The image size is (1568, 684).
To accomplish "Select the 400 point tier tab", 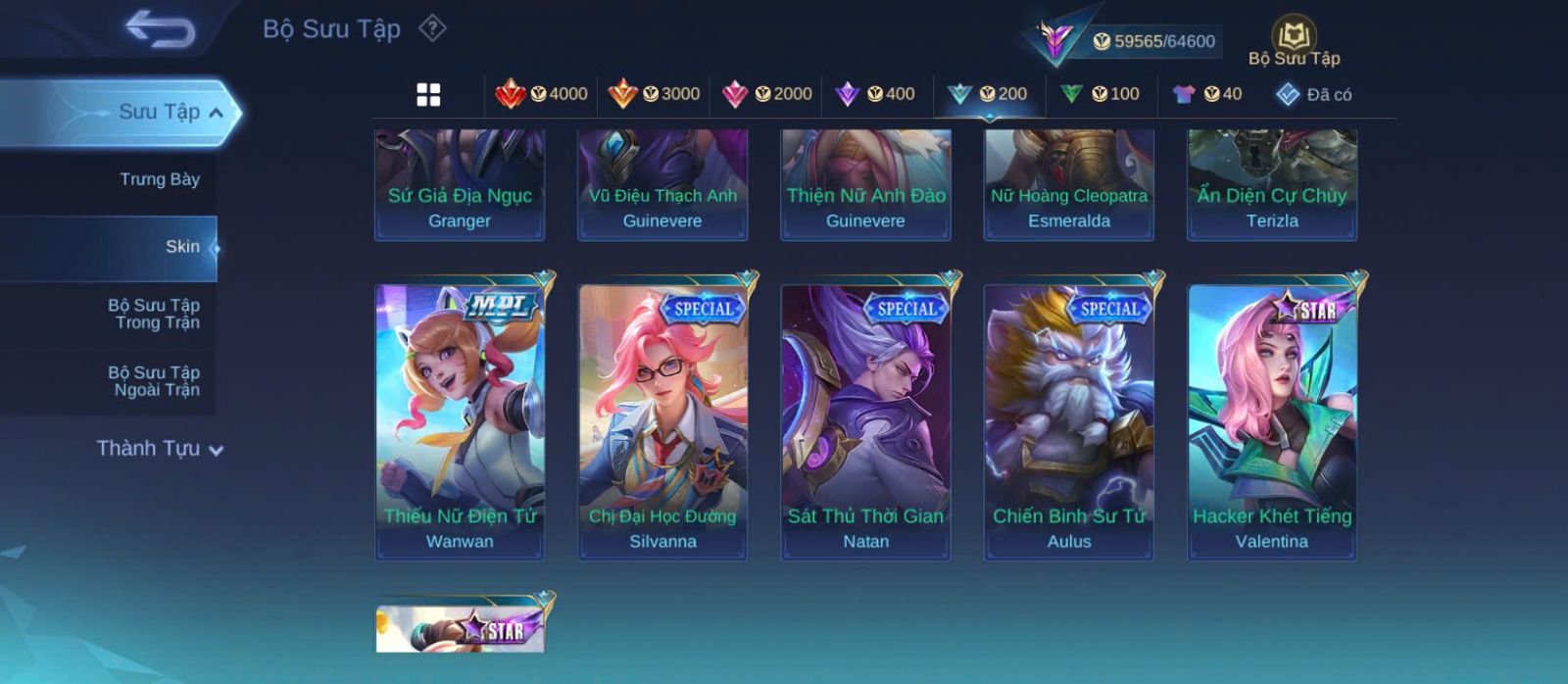I will coord(875,94).
